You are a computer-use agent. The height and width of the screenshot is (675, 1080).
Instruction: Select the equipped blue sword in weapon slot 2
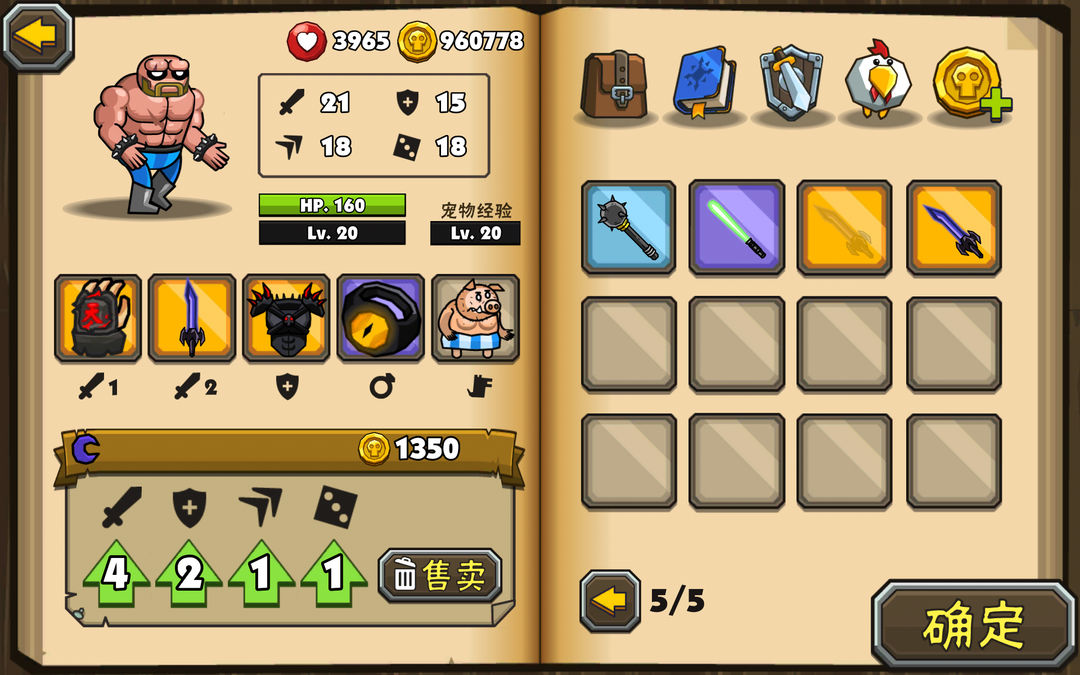coord(192,318)
